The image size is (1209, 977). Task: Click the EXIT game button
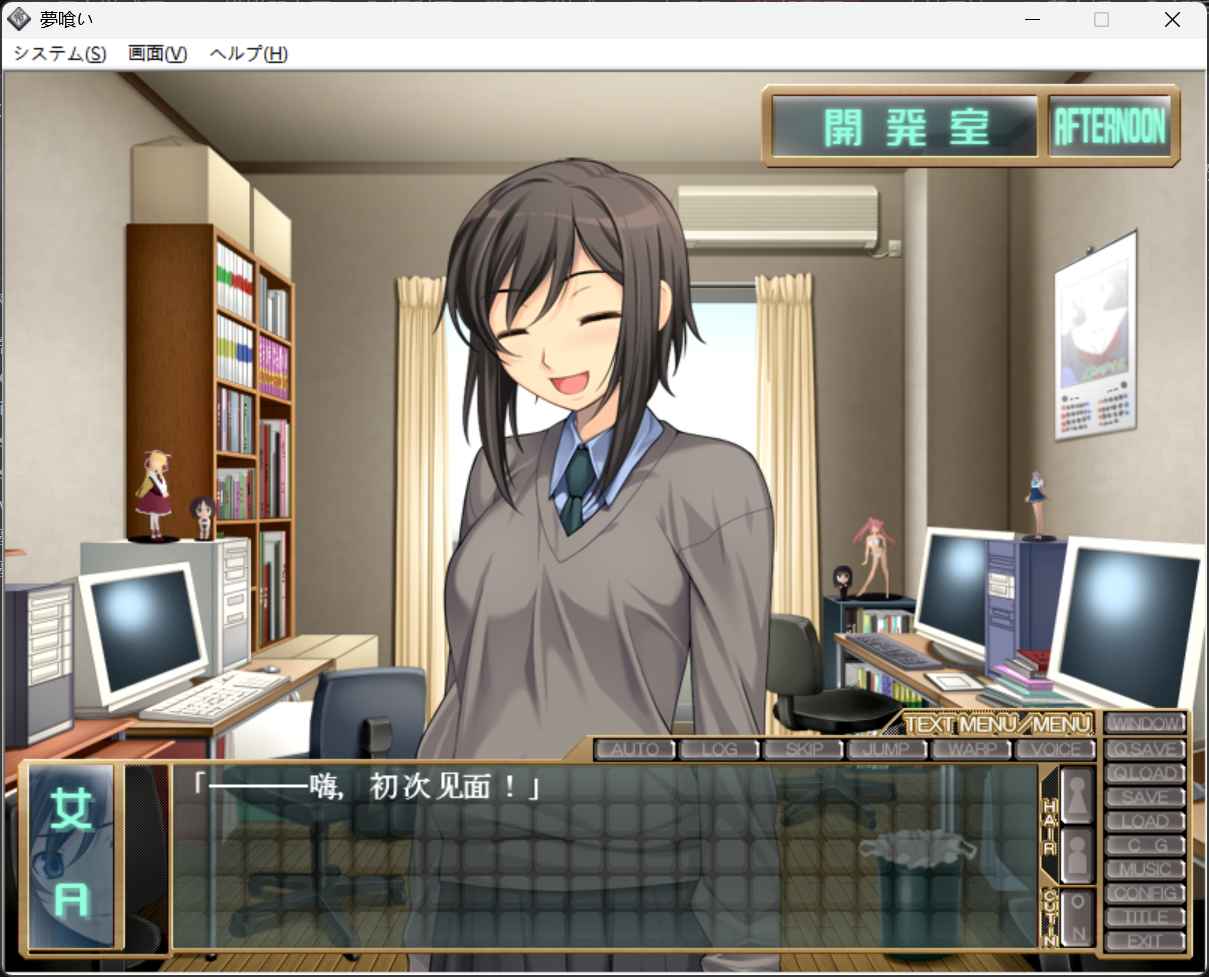[x=1145, y=941]
